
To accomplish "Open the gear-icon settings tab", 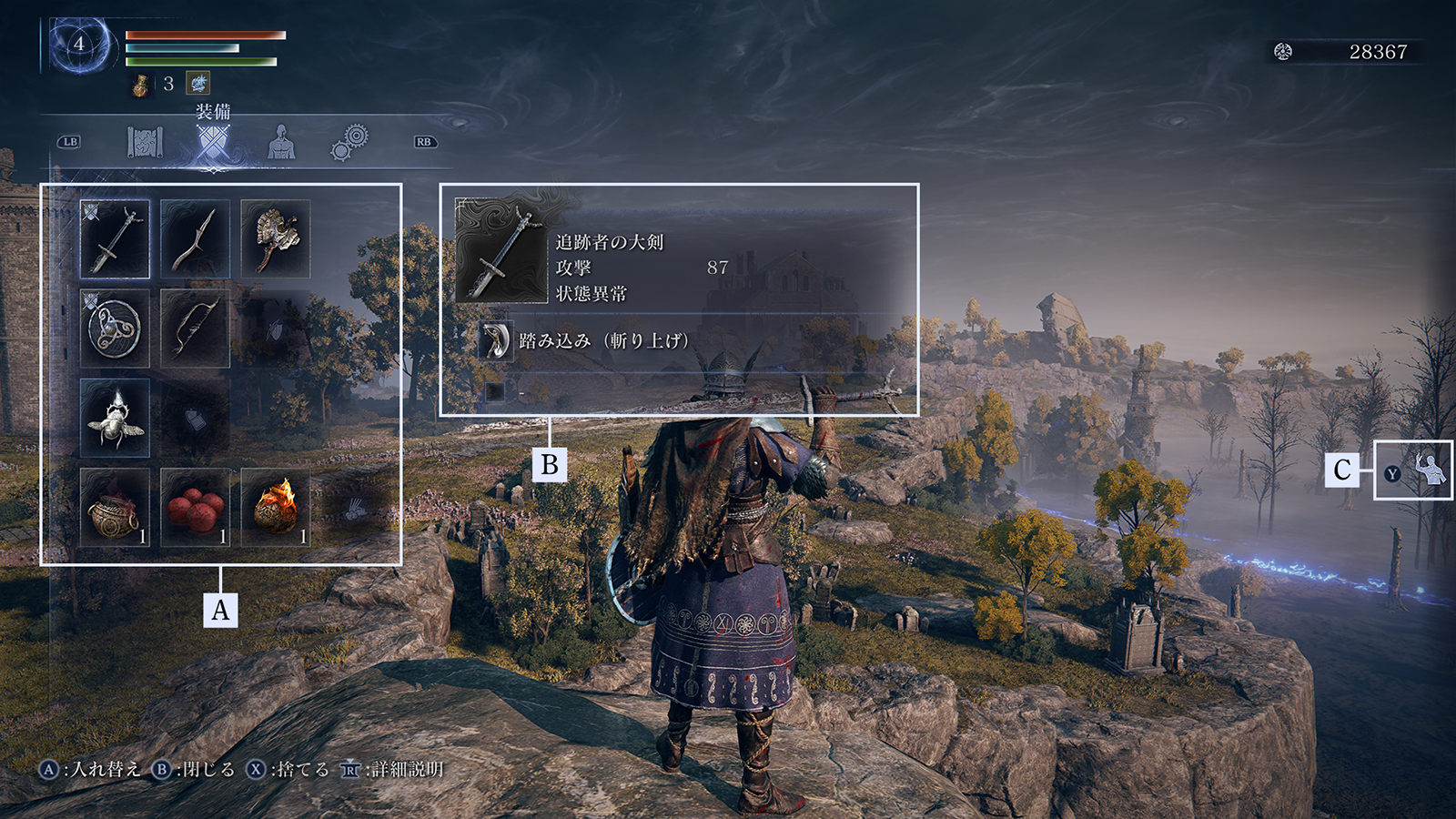I will 349,143.
